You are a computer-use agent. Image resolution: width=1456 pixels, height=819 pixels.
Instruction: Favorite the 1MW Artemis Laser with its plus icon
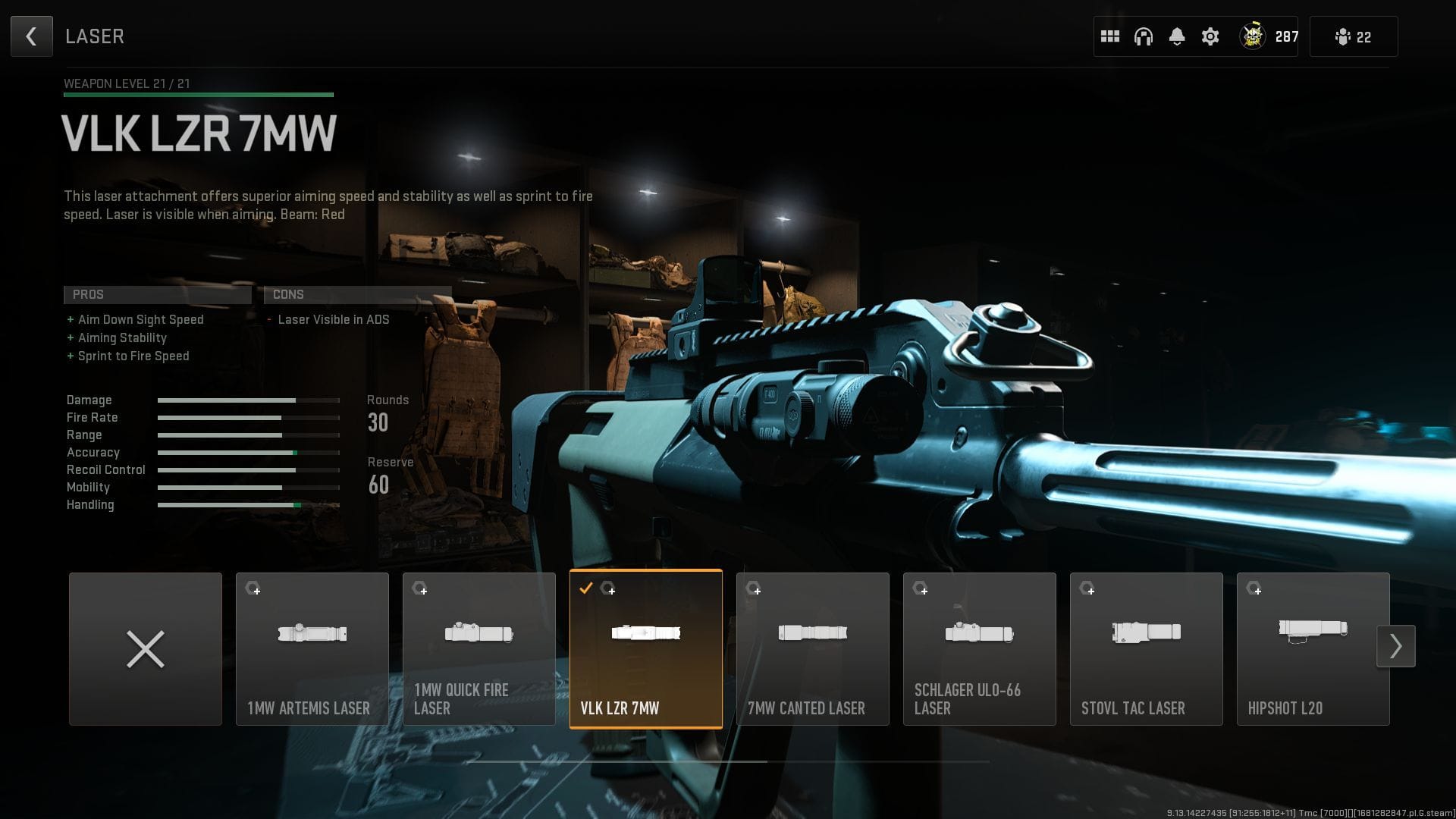[x=258, y=591]
